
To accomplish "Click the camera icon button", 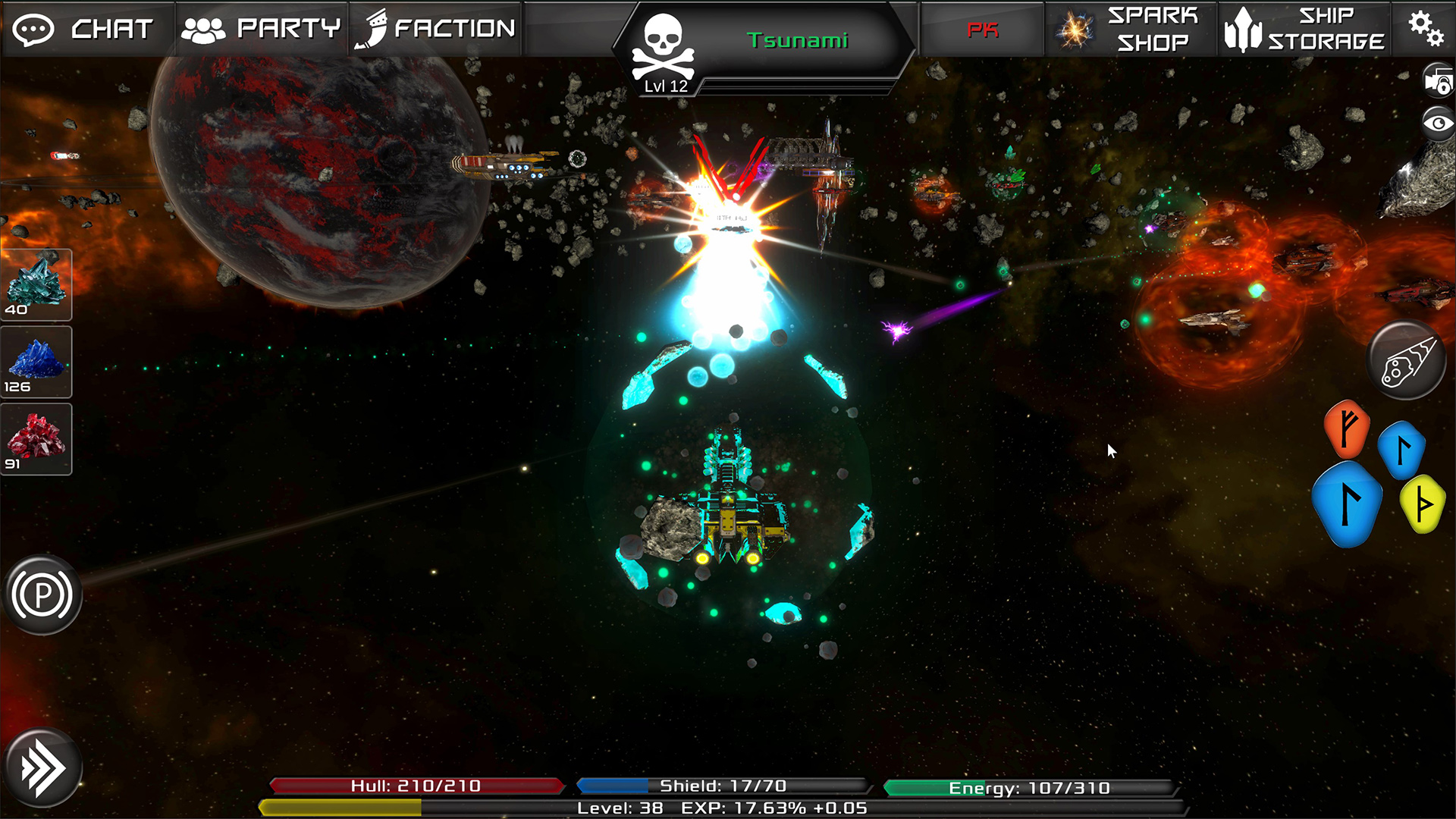I will coord(1438,81).
